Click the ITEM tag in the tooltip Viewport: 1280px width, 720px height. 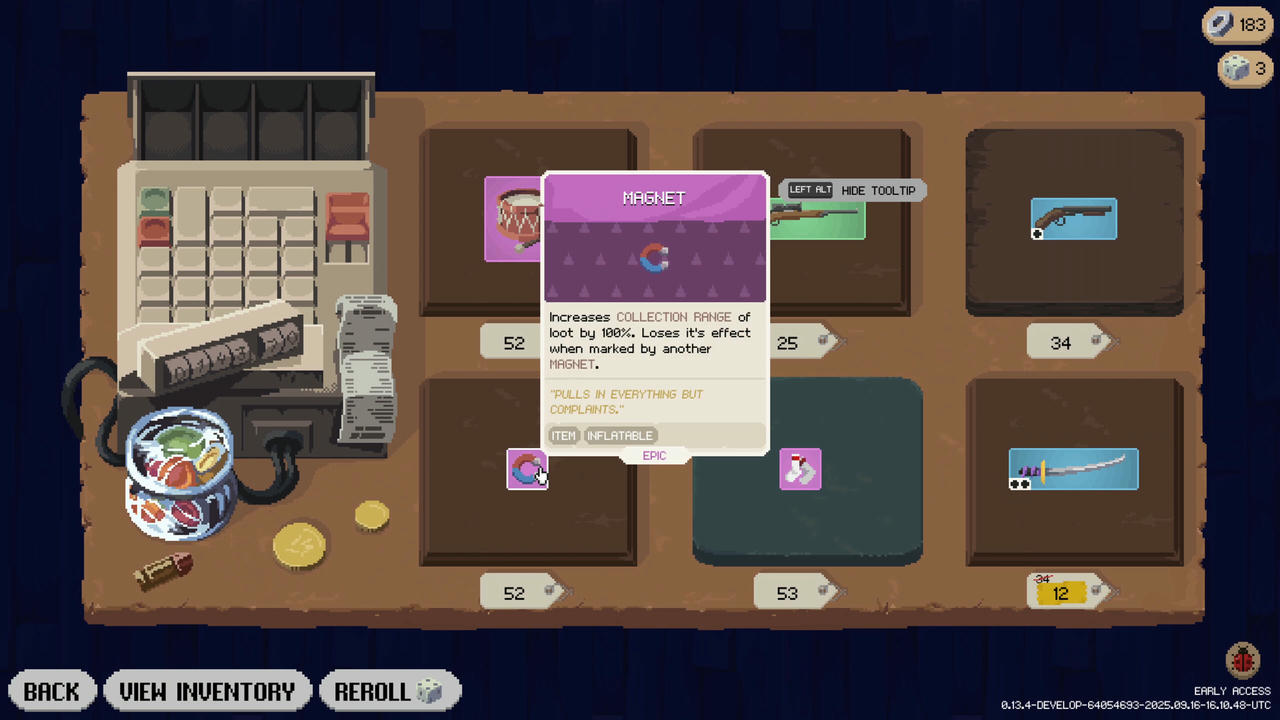[563, 435]
